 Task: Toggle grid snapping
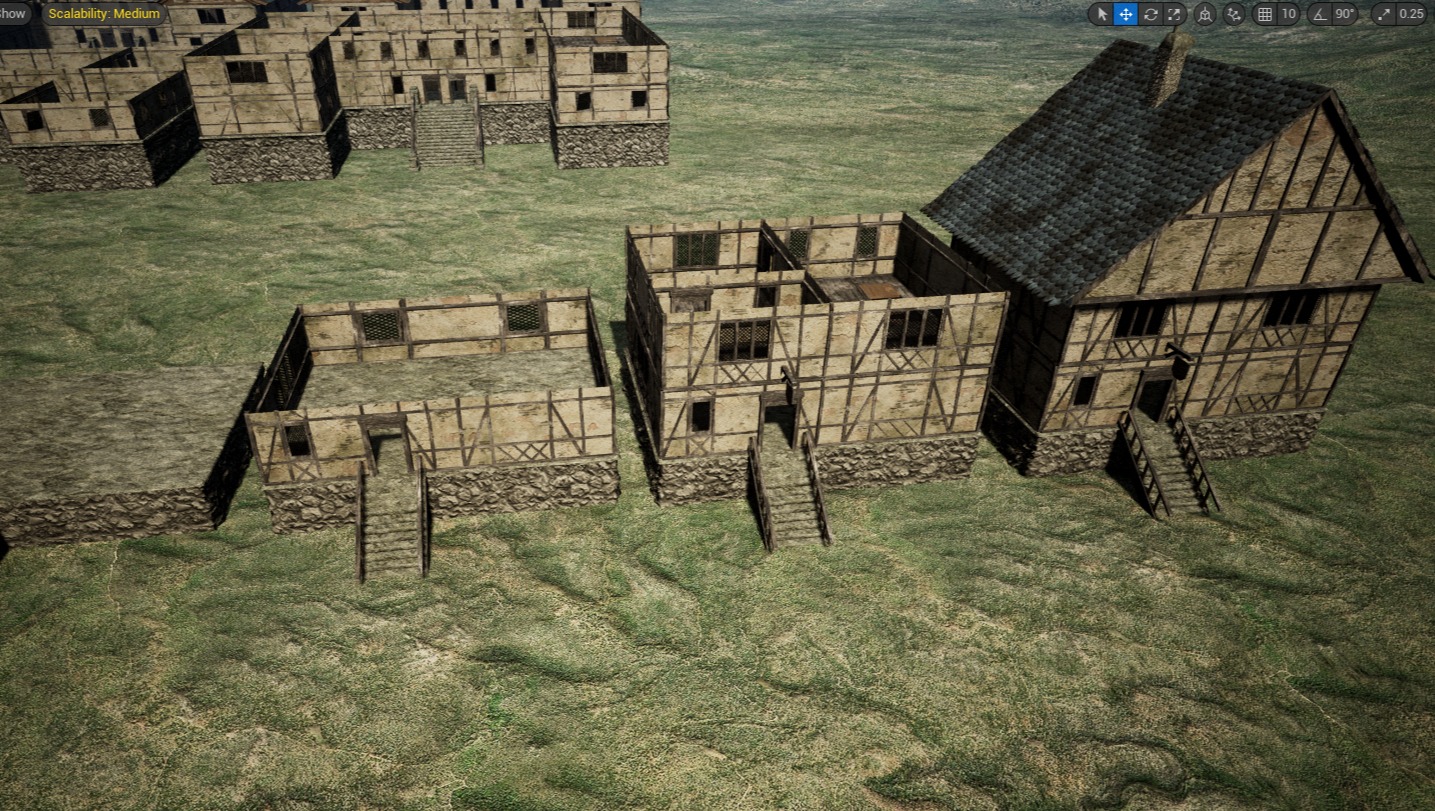click(x=1265, y=14)
